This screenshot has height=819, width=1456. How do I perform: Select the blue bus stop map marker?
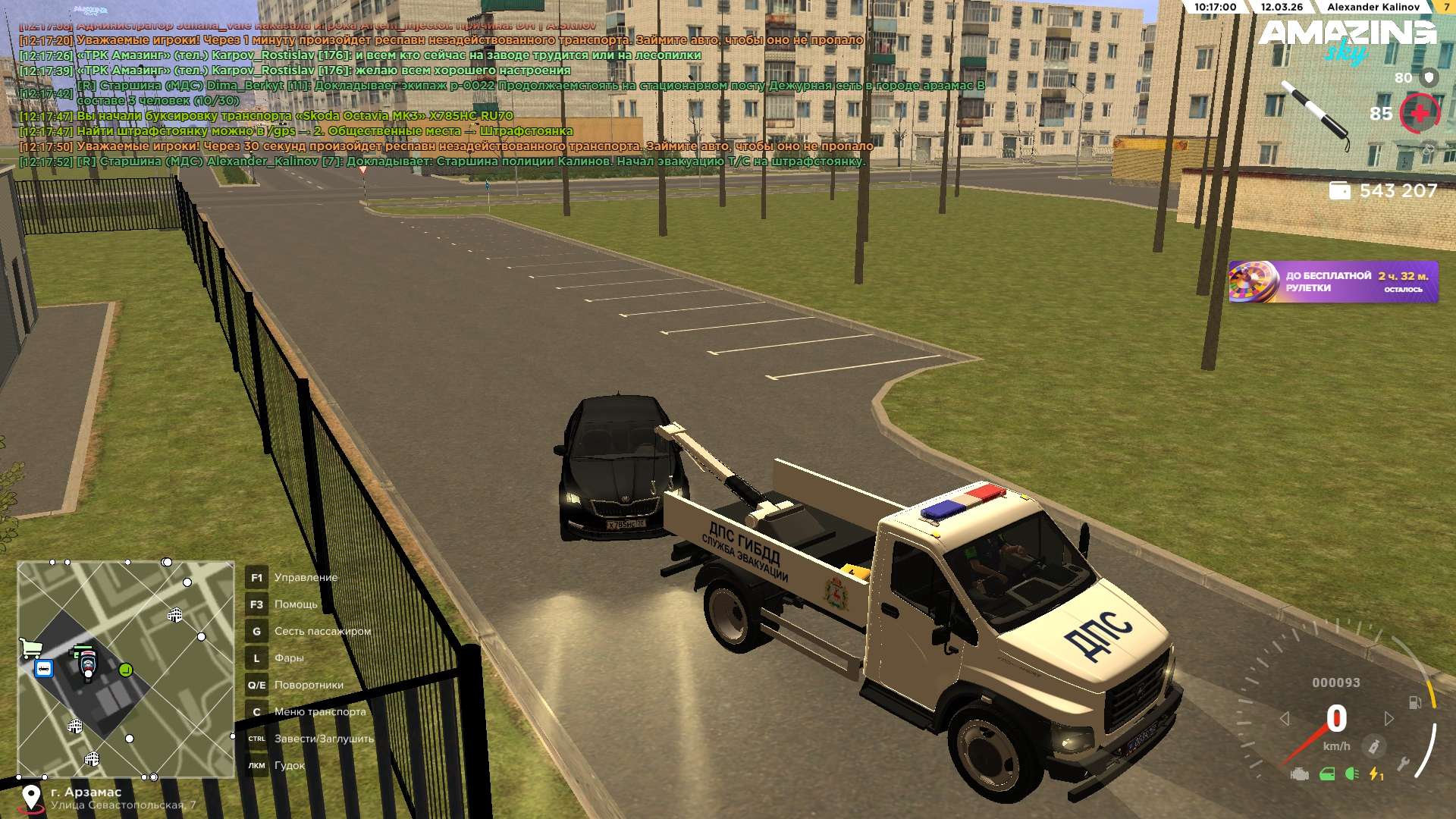pyautogui.click(x=44, y=669)
